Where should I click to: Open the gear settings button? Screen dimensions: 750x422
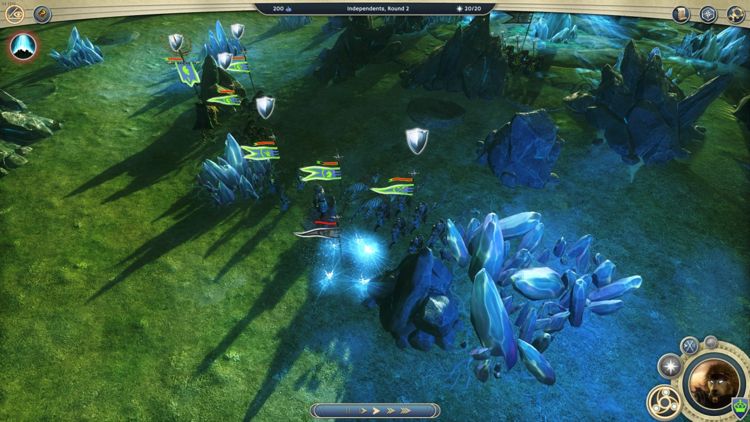coord(735,14)
